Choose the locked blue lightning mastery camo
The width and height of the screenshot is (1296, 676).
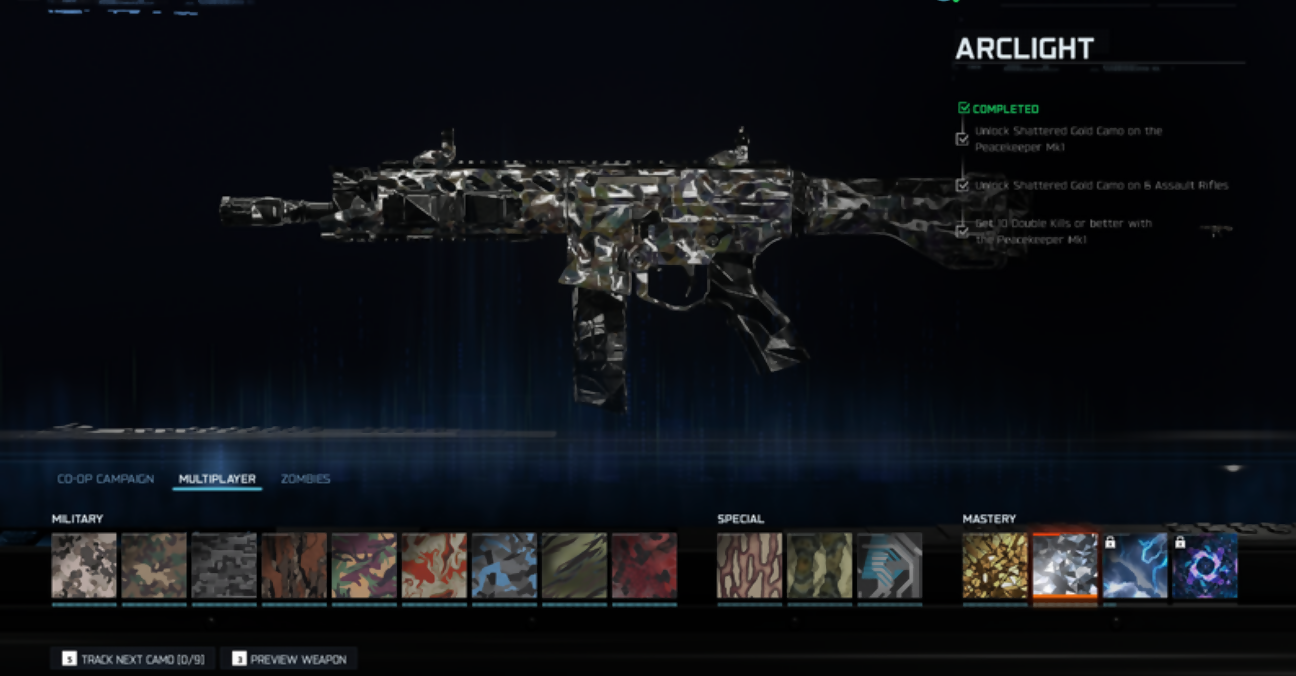point(1135,566)
